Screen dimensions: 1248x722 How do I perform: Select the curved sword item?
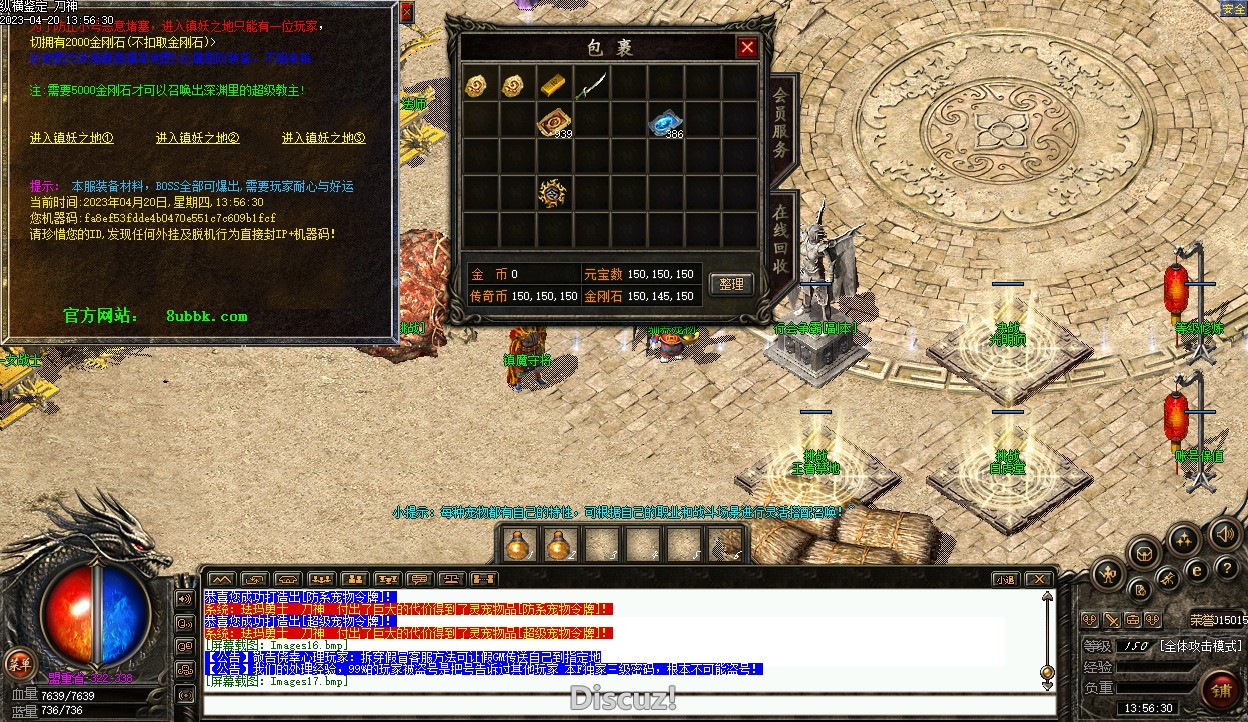tap(590, 85)
